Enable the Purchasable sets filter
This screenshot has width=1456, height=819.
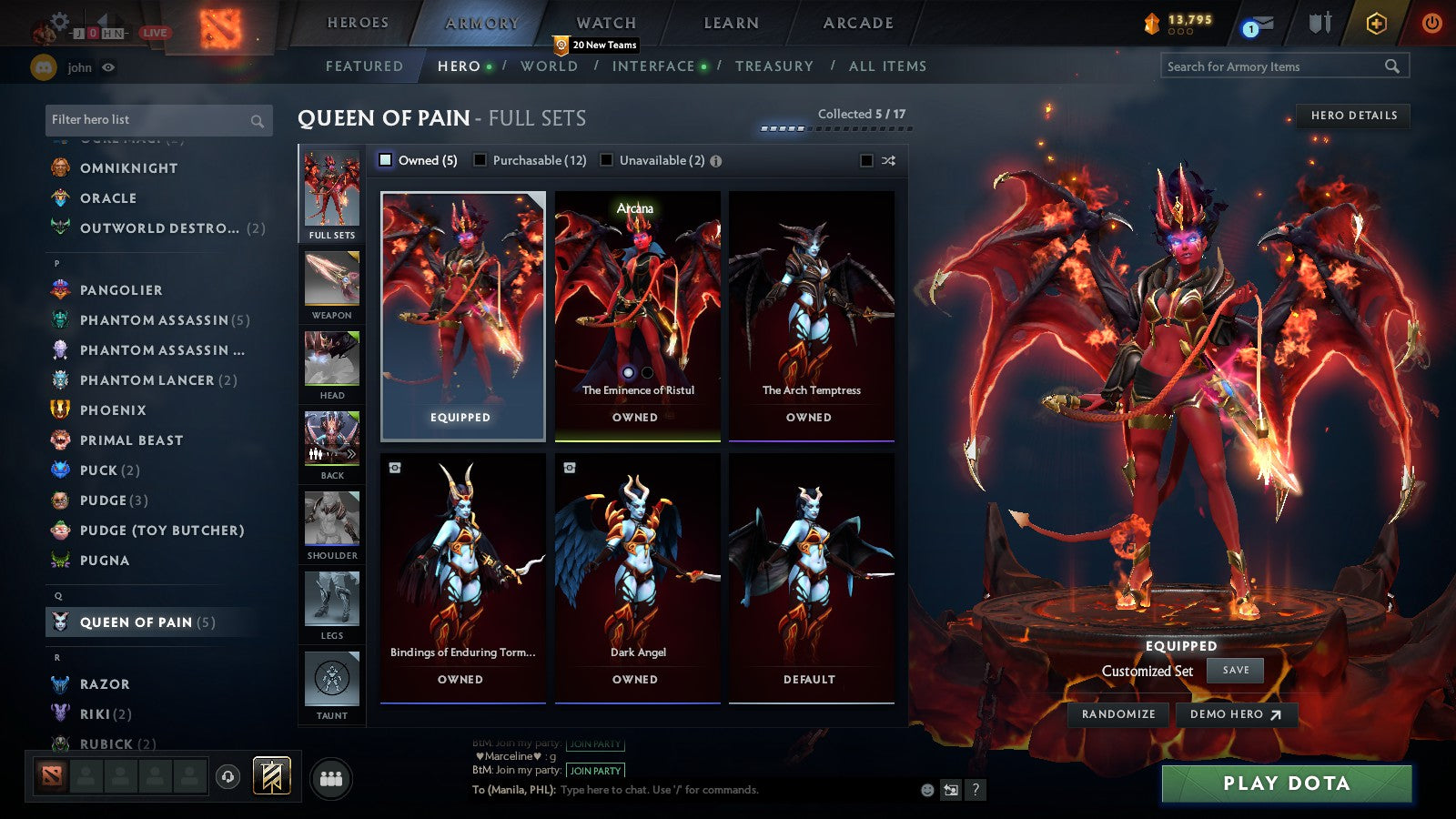pyautogui.click(x=480, y=160)
